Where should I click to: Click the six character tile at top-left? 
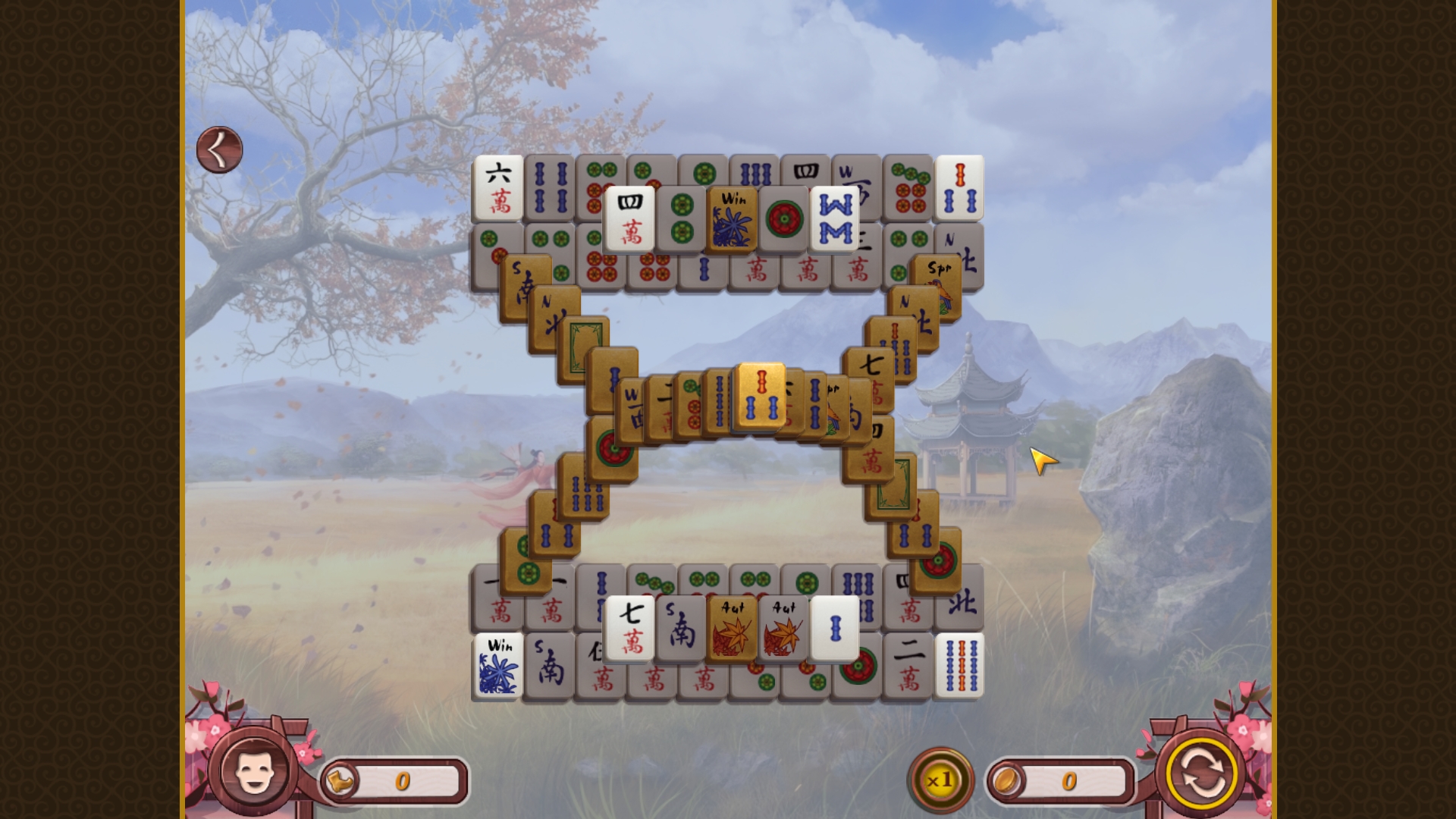point(497,186)
